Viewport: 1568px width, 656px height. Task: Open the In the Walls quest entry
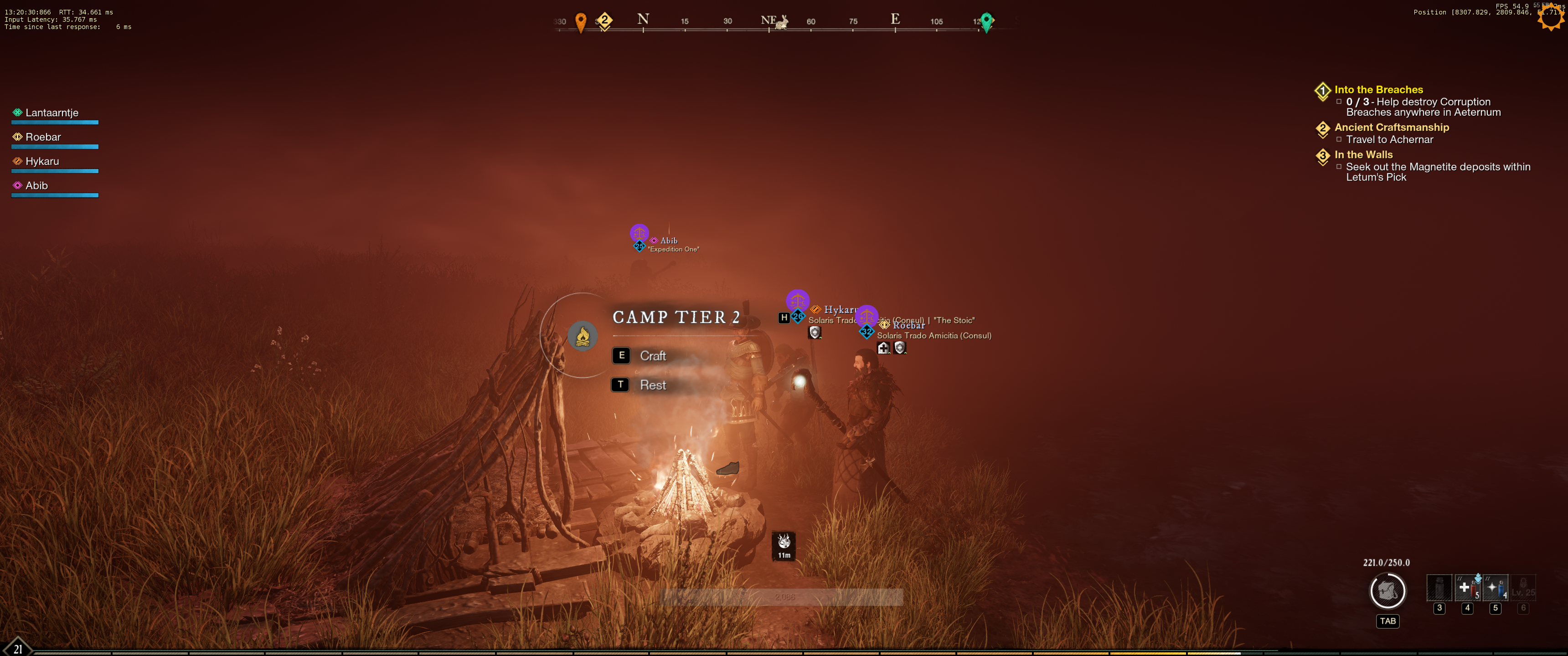tap(1363, 155)
